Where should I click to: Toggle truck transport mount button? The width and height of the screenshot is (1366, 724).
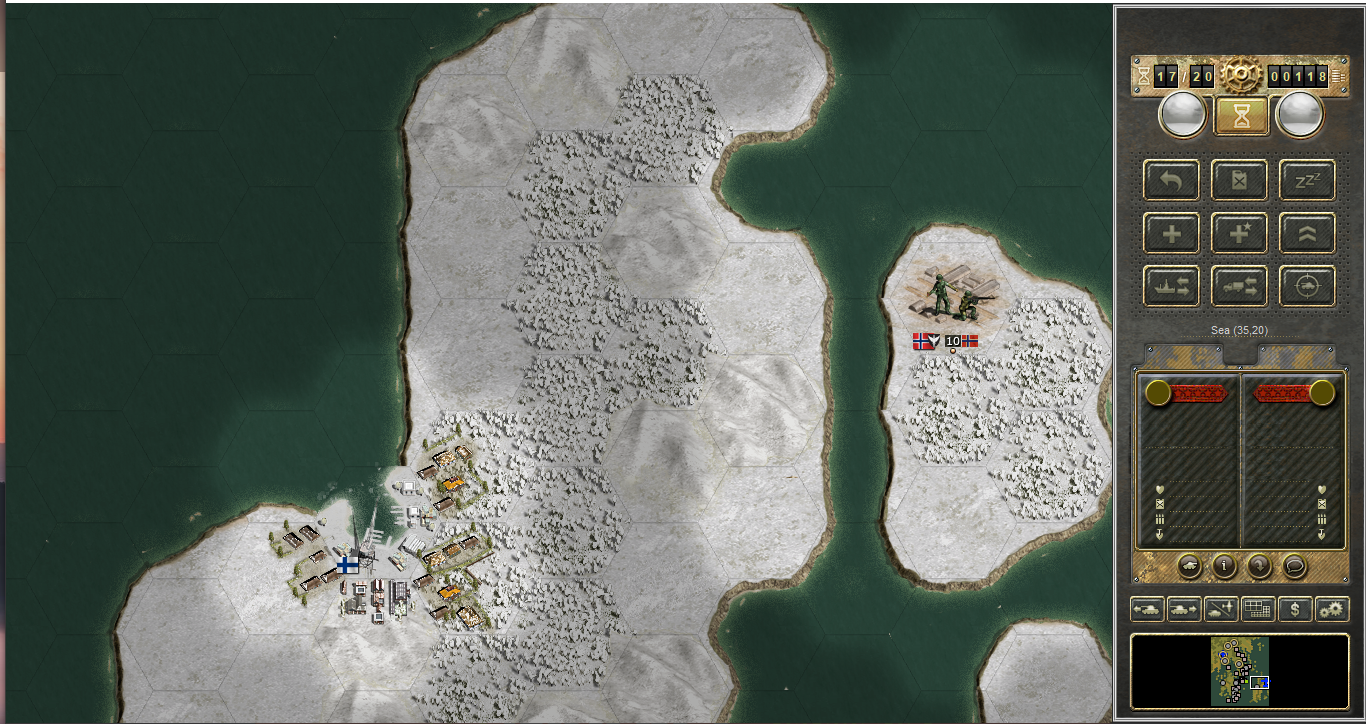[x=1239, y=286]
